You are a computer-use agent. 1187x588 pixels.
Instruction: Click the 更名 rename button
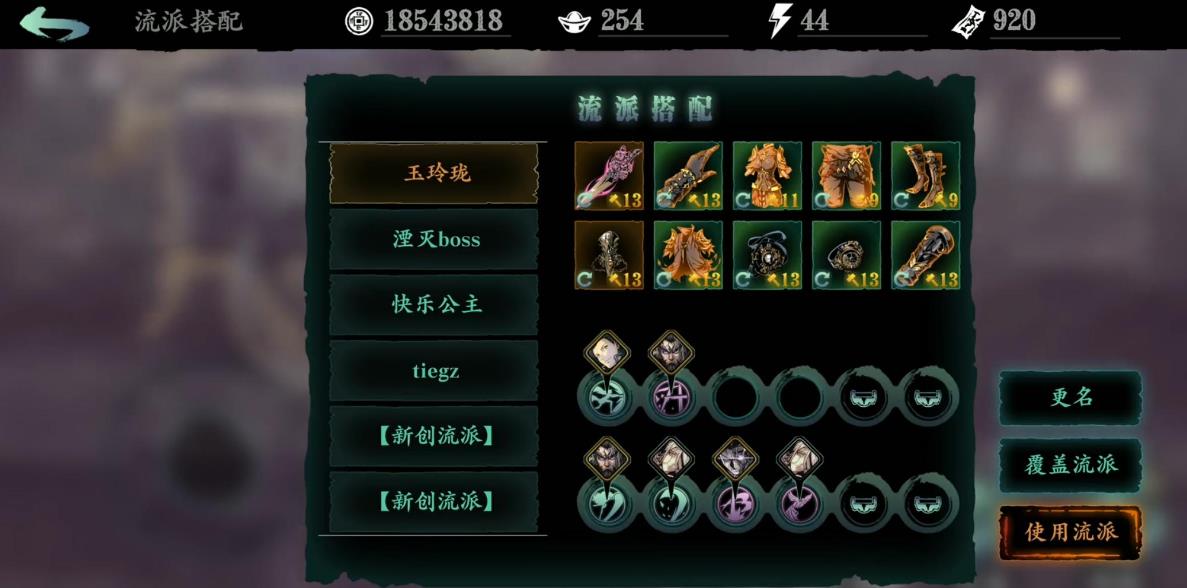click(1070, 397)
